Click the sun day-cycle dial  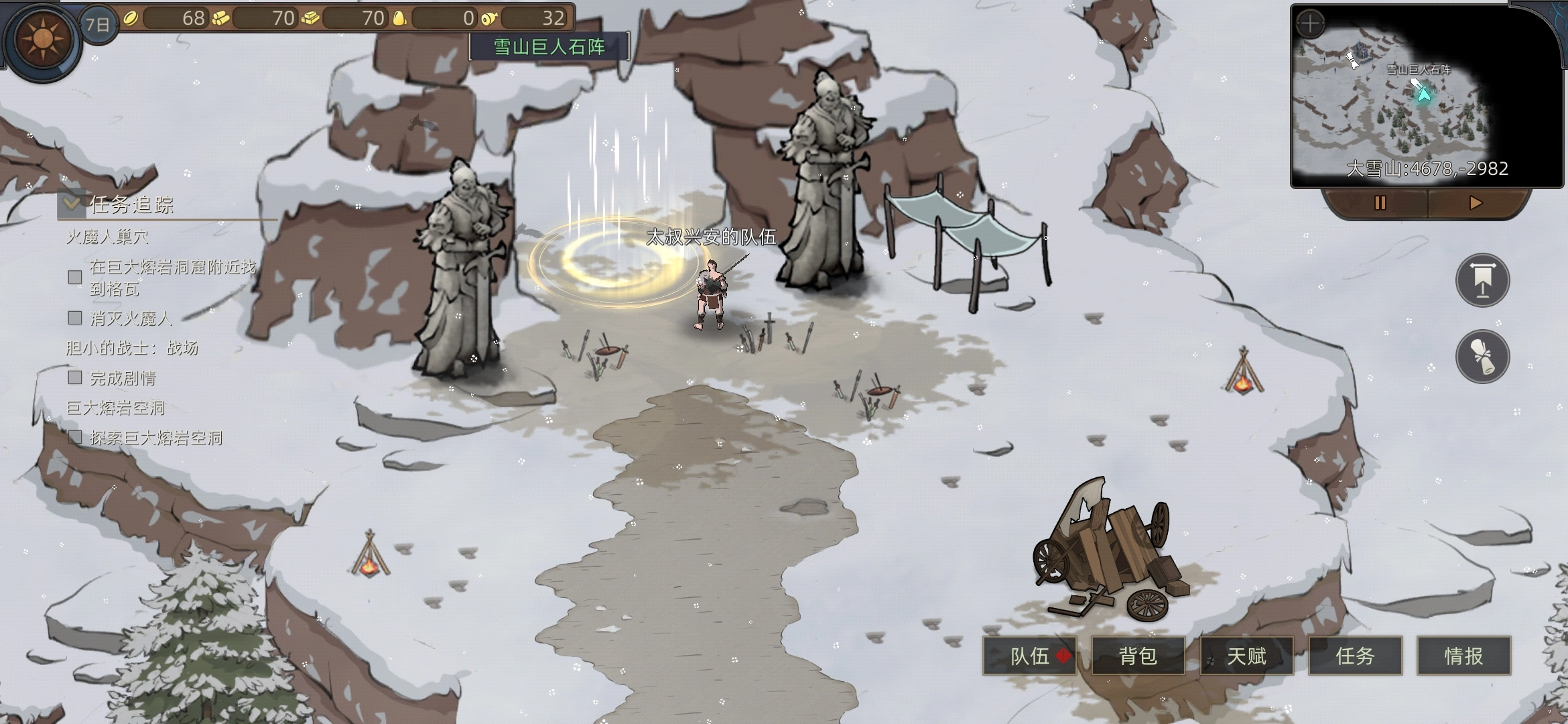click(x=42, y=39)
